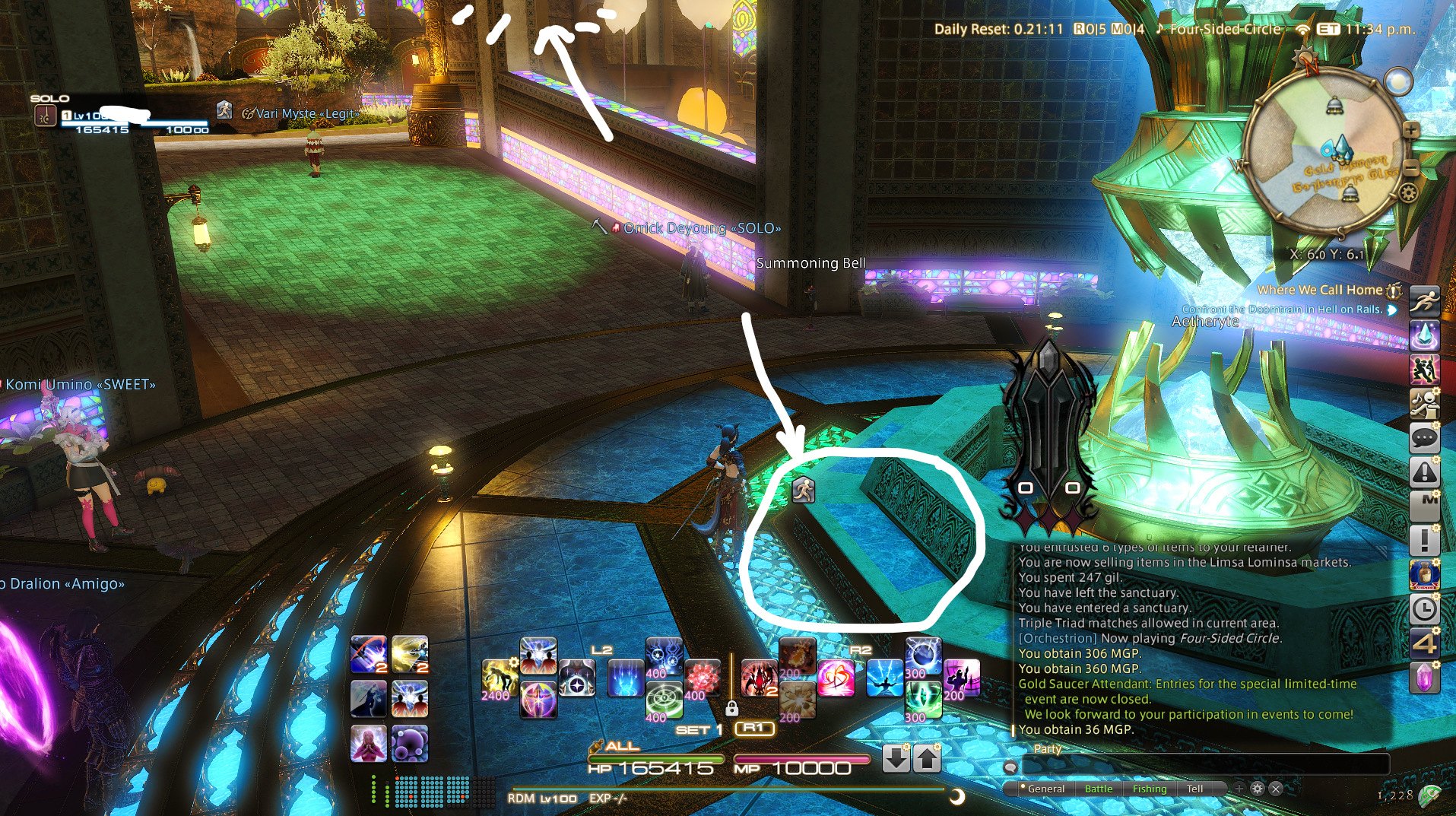Viewport: 1456px width, 816px height.
Task: Open the clock icon in side bar
Action: click(1424, 608)
